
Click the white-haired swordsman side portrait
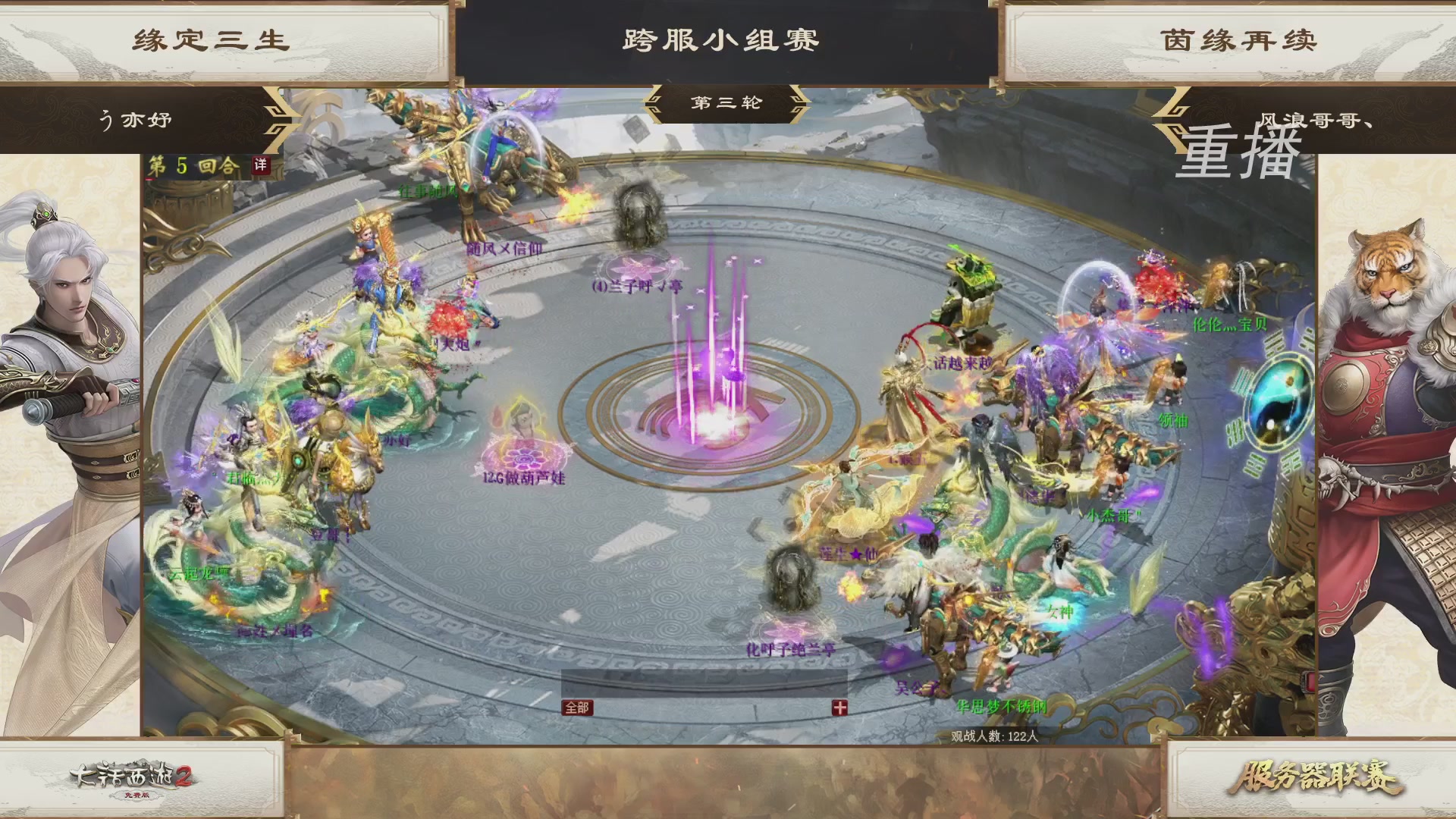[x=64, y=341]
